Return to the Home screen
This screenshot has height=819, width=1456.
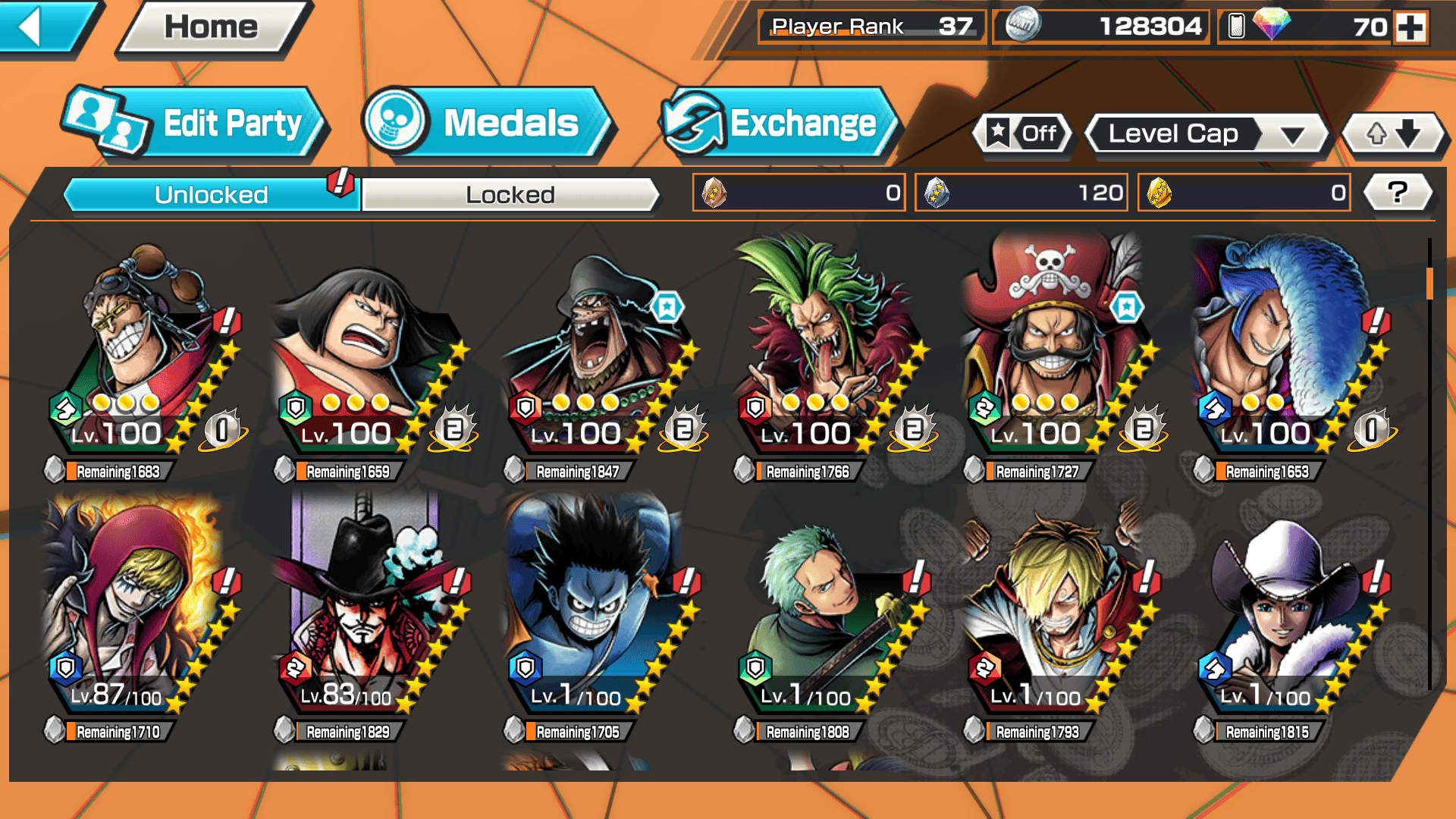[212, 28]
